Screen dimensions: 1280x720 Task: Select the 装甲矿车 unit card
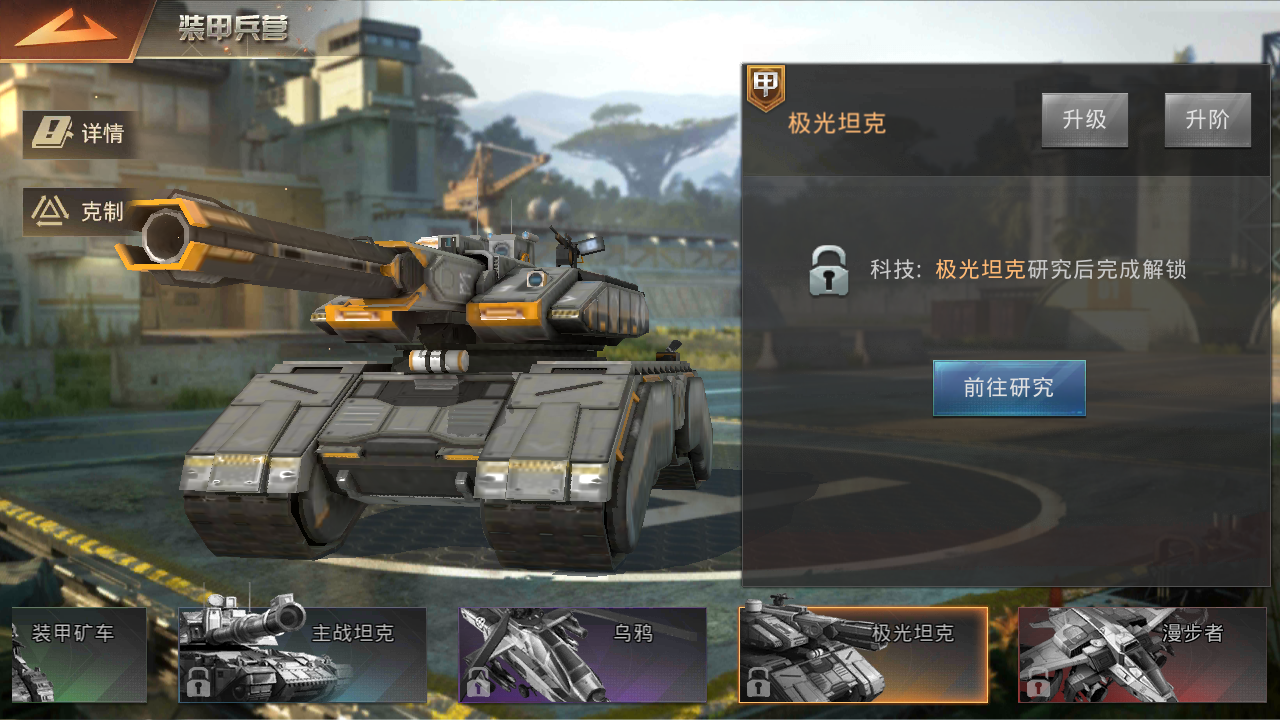(78, 653)
